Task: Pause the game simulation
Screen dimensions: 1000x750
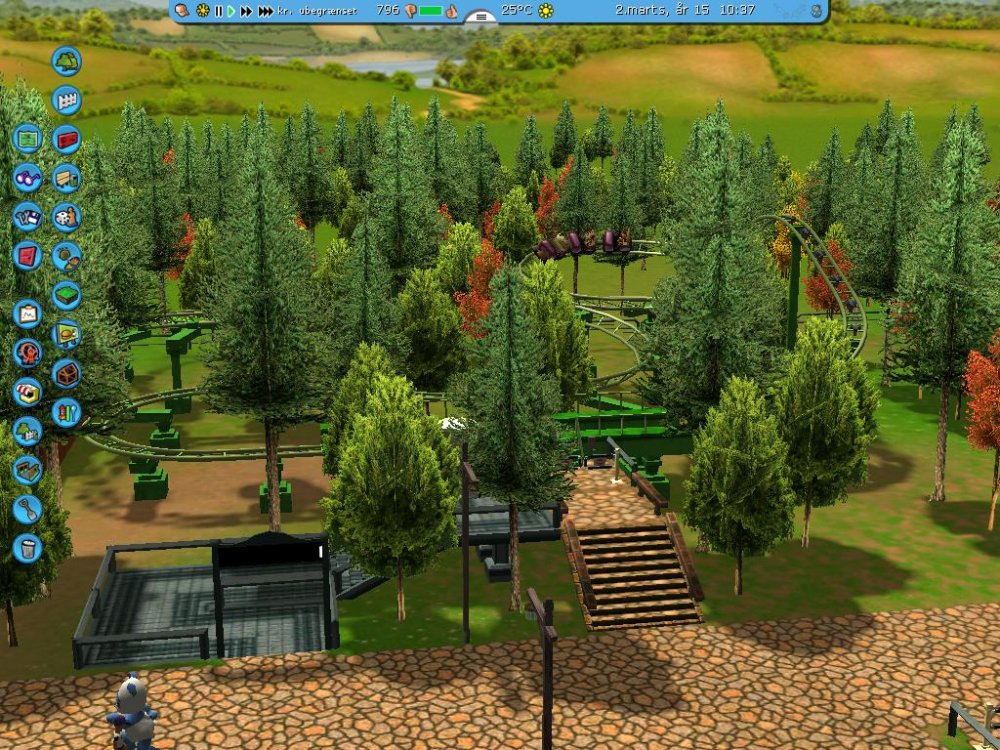Action: coord(219,11)
